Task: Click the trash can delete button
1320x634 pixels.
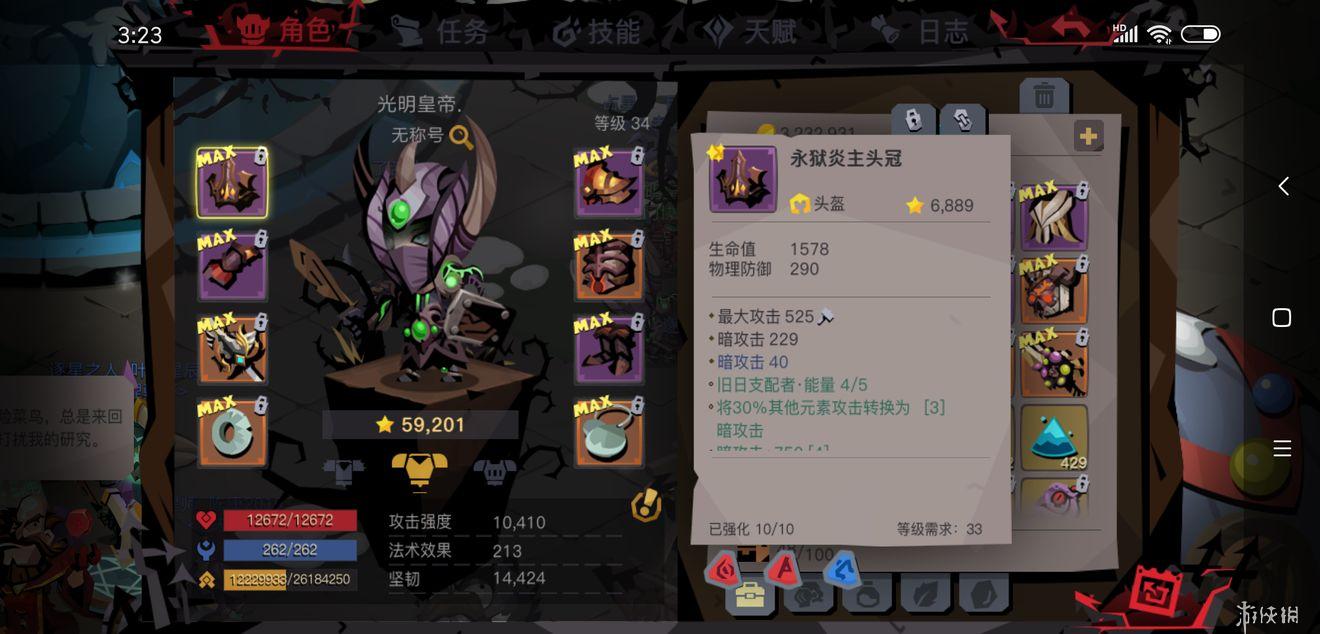Action: [1044, 96]
